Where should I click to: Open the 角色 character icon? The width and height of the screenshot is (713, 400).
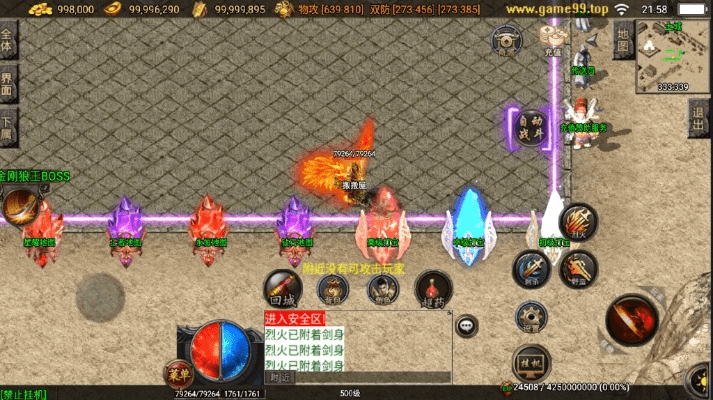(x=381, y=289)
